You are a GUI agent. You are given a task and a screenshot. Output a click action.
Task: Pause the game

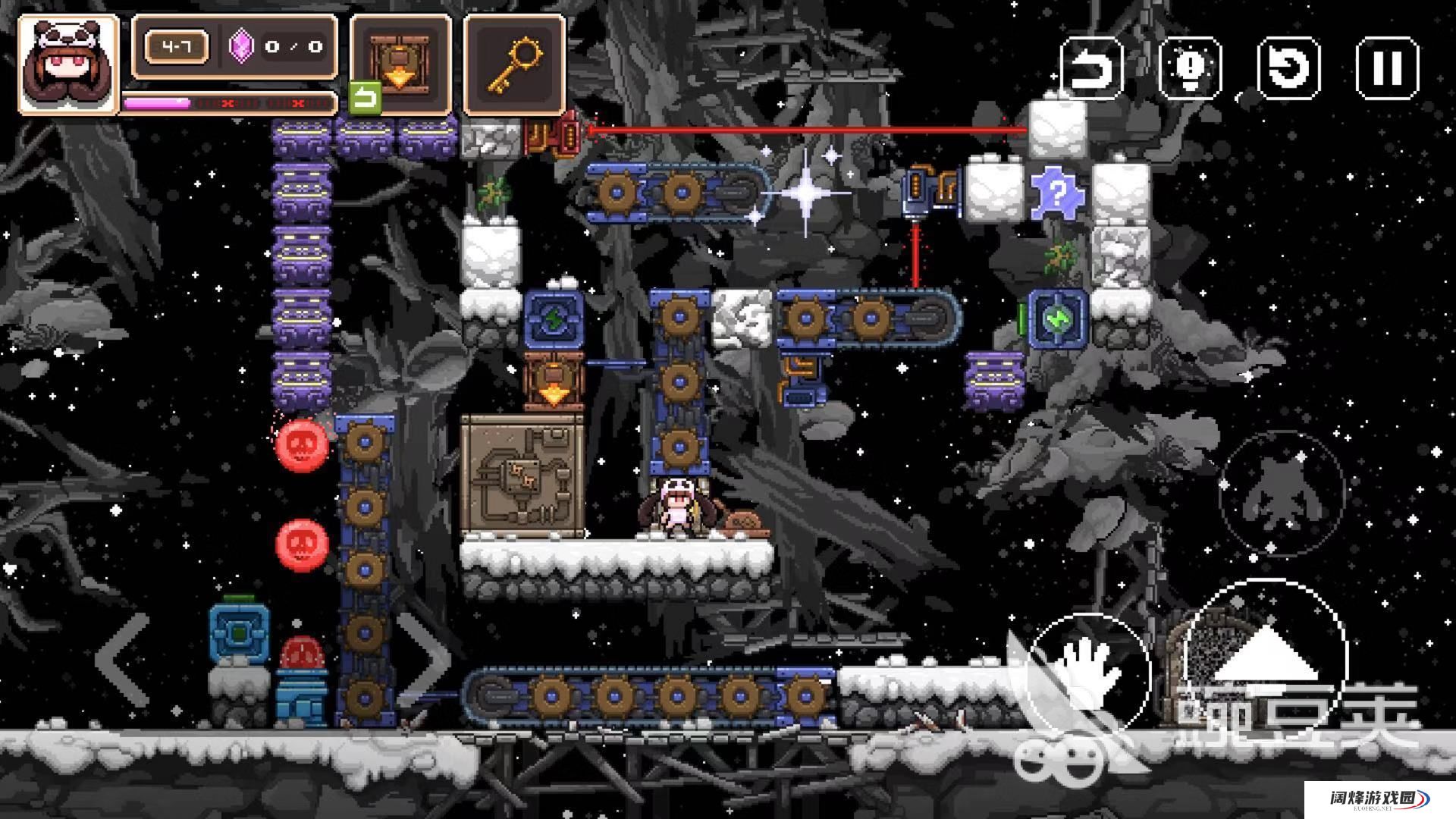pos(1387,68)
